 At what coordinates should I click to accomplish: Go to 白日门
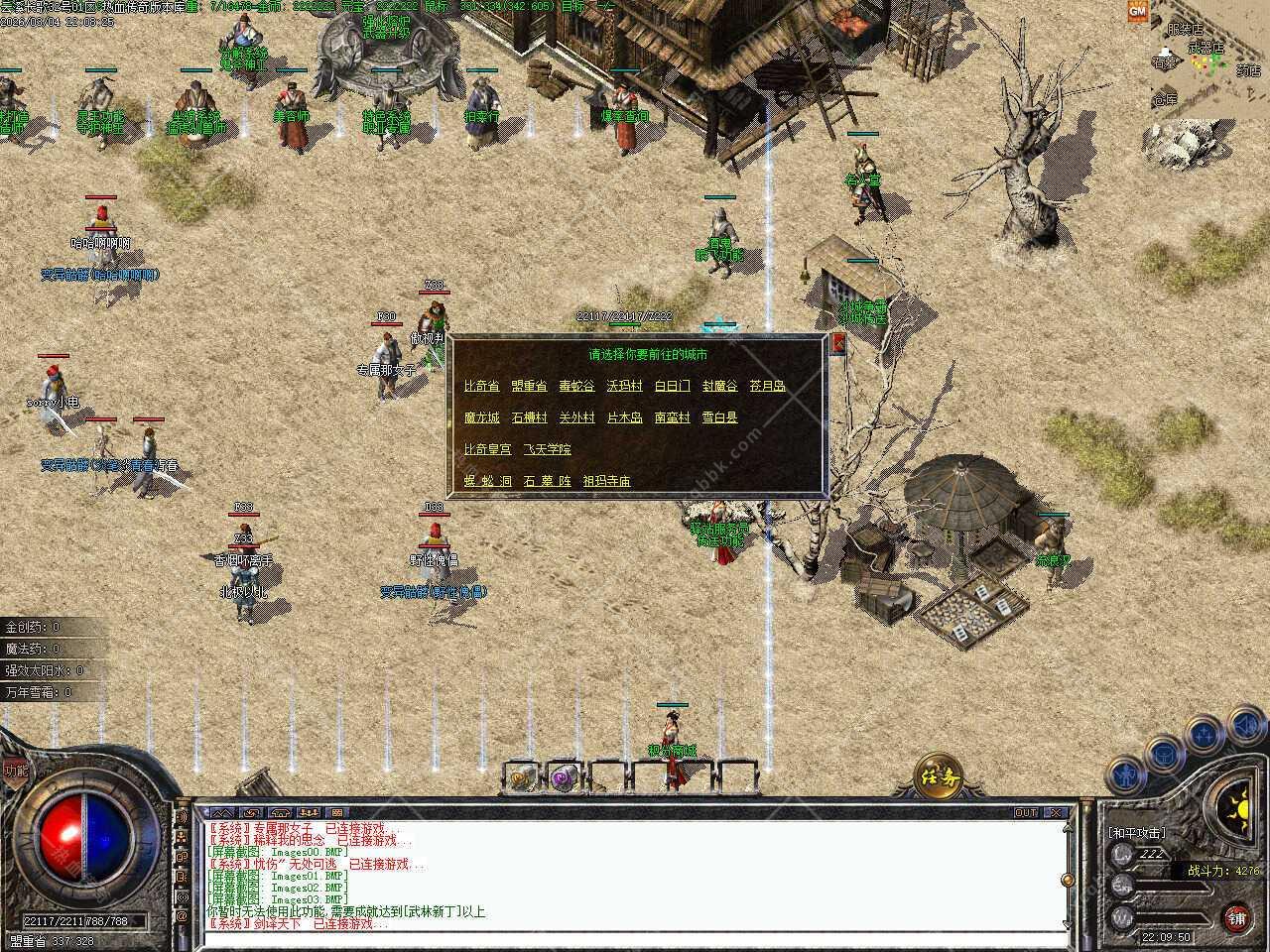[x=672, y=386]
